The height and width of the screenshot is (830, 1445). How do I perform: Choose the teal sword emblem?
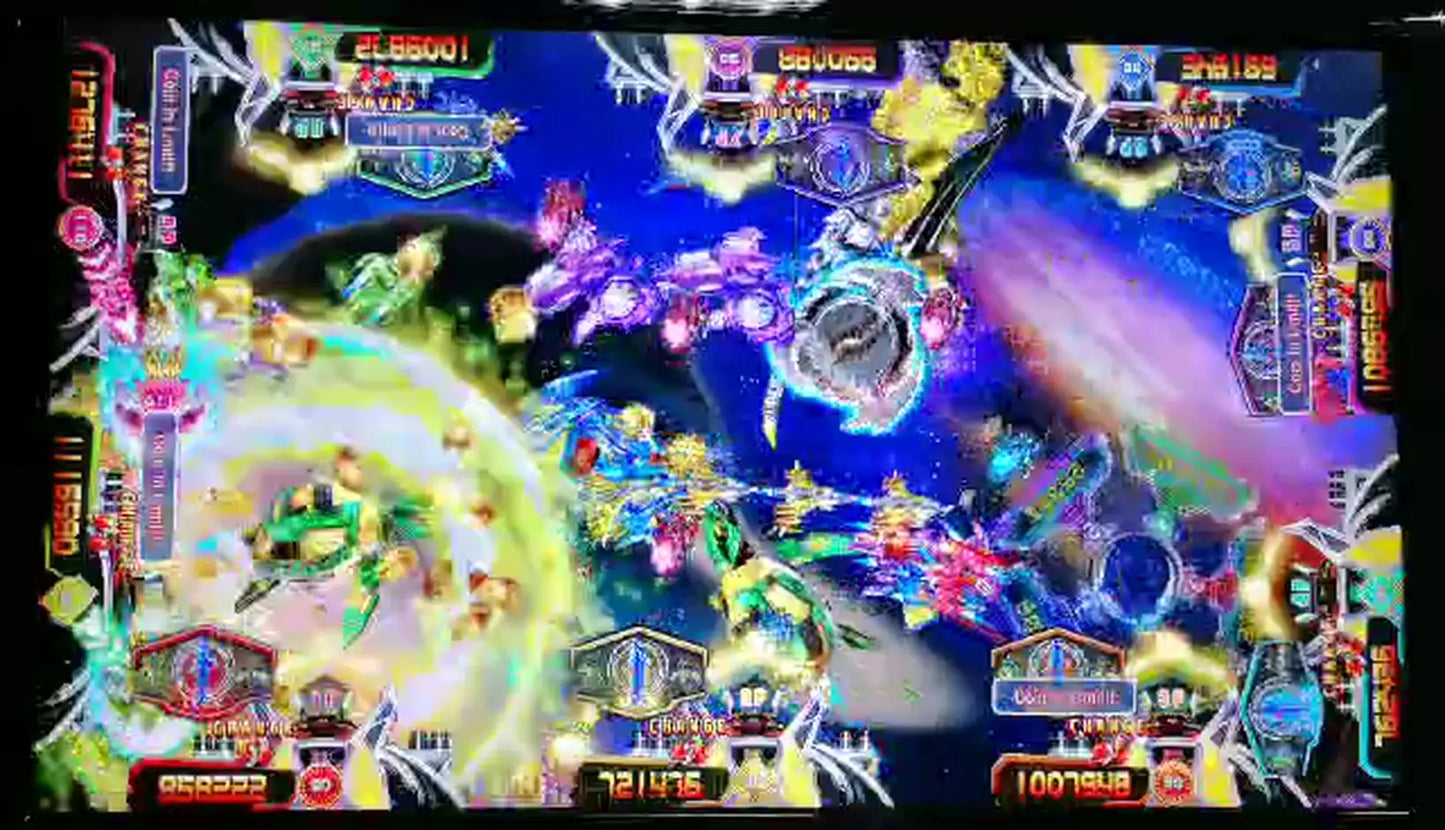(x=1285, y=707)
